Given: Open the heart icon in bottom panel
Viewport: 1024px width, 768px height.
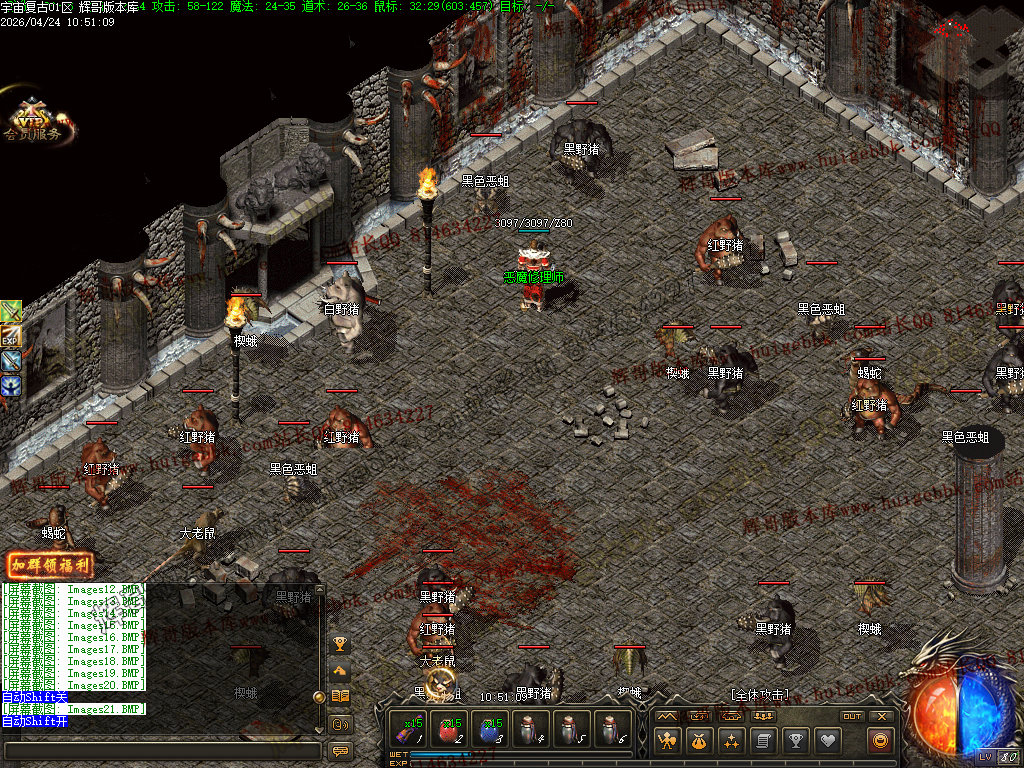Looking at the screenshot, I should tap(827, 741).
